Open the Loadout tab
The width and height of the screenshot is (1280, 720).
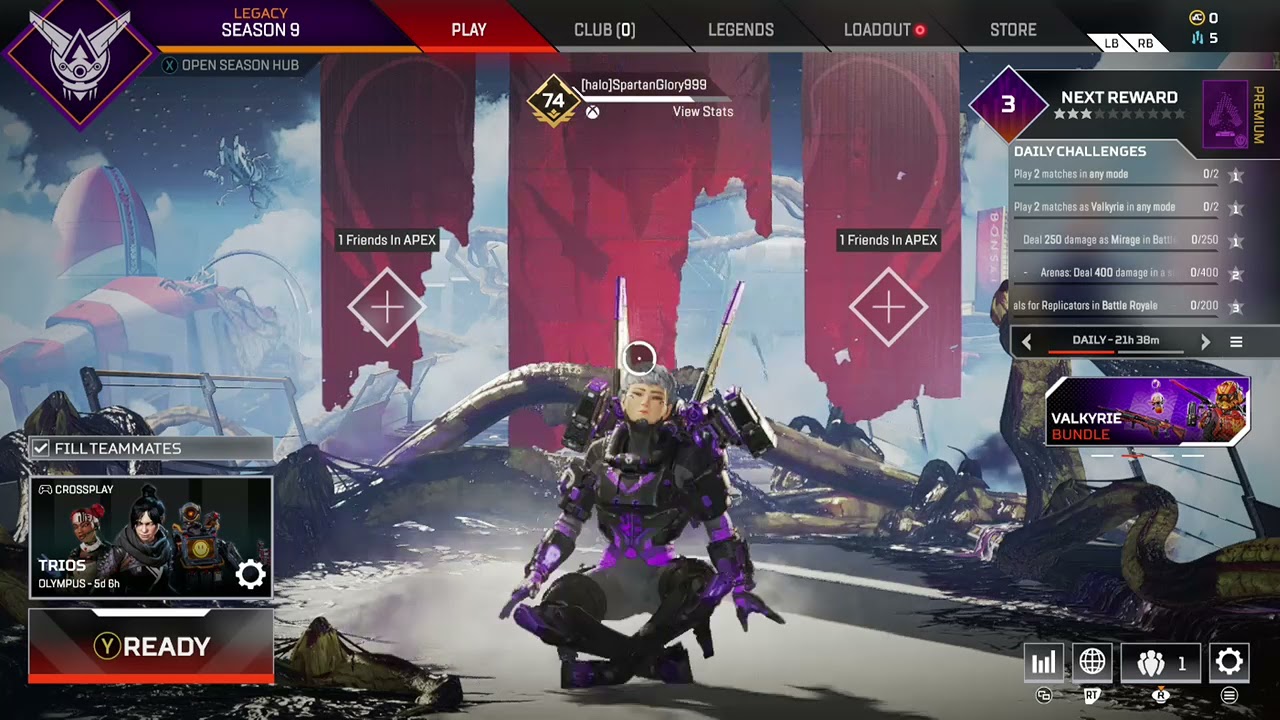[877, 30]
